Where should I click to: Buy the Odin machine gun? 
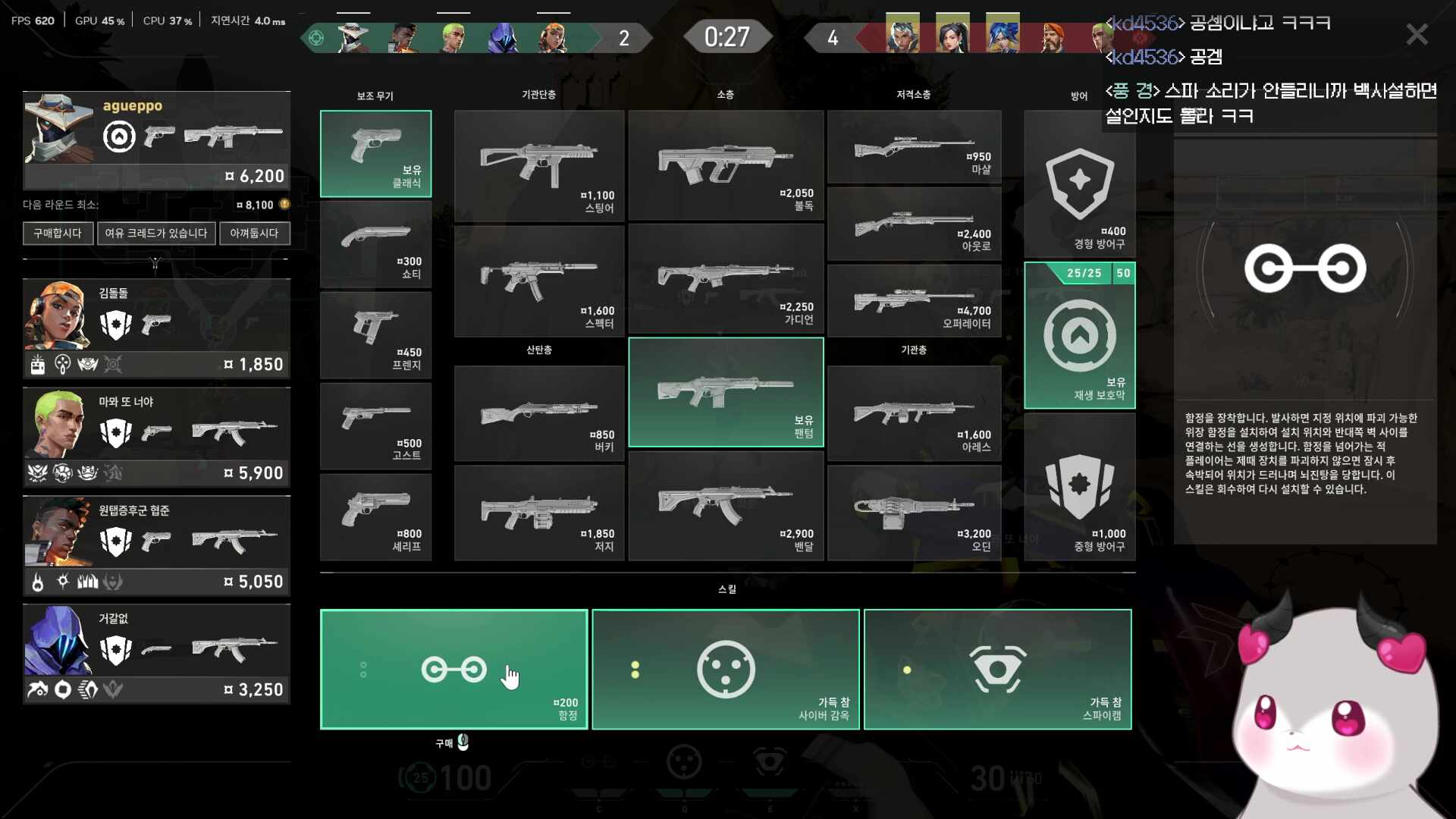pyautogui.click(x=914, y=513)
